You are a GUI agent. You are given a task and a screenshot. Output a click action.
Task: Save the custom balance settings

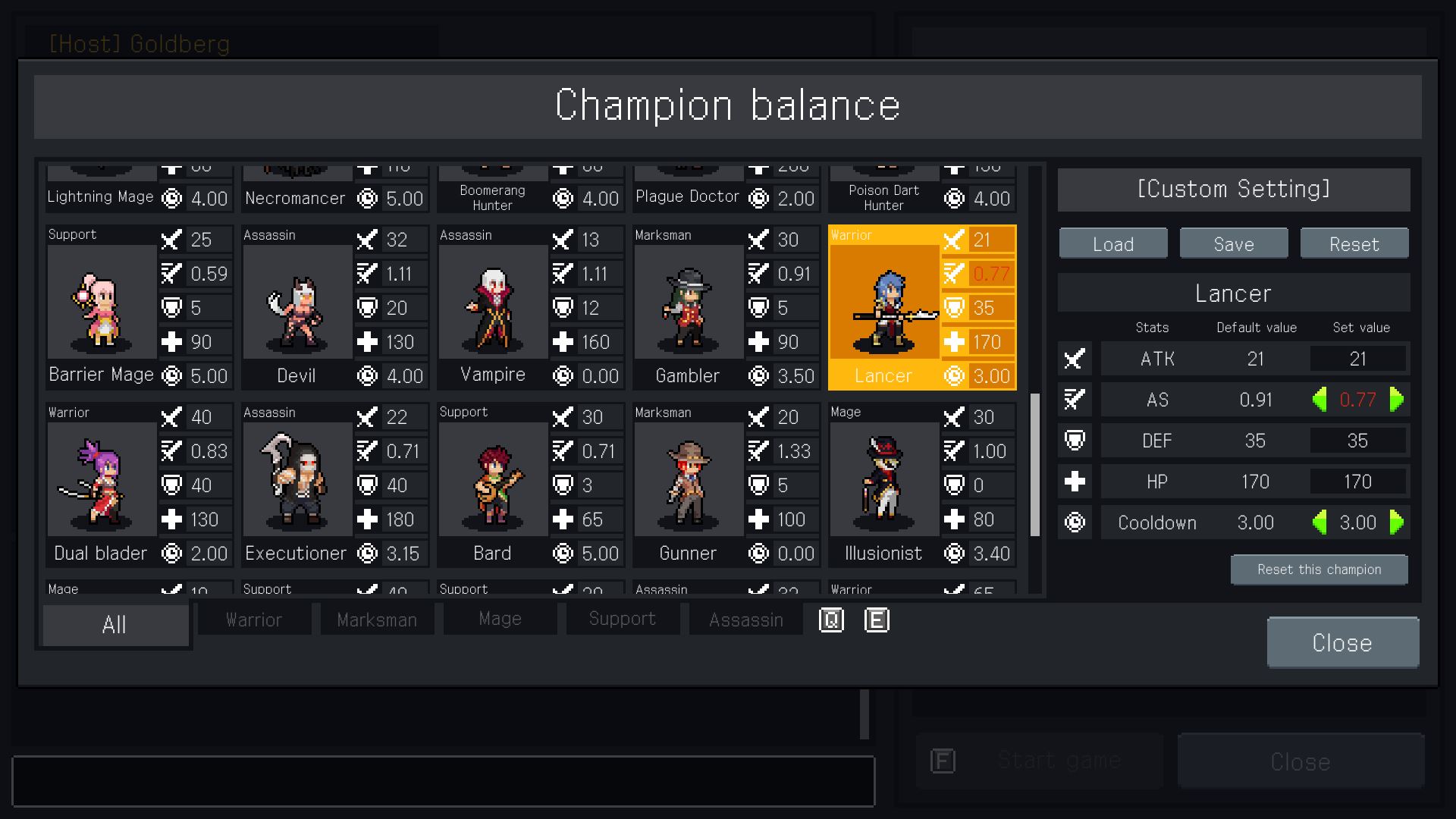[x=1233, y=243]
